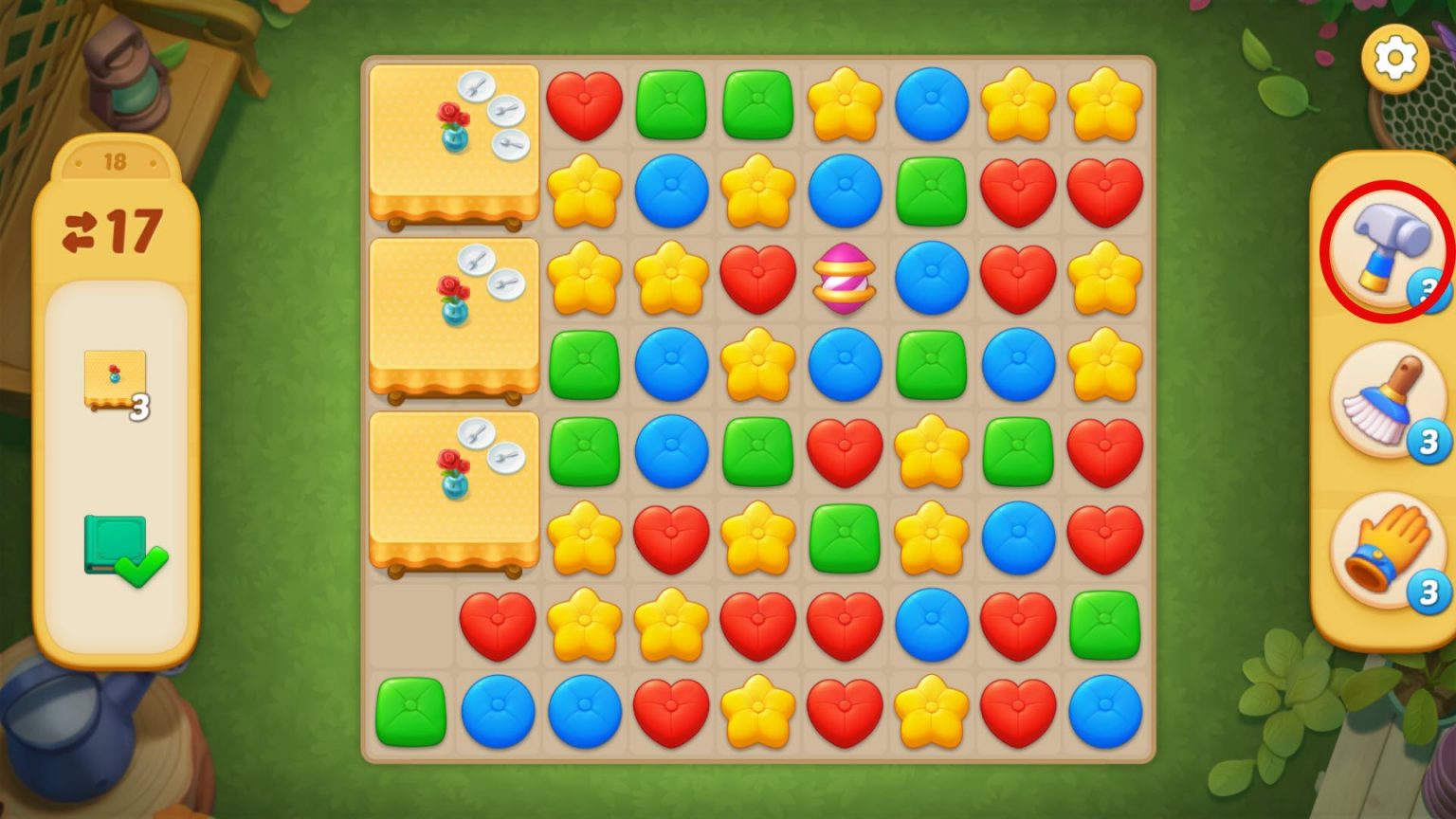Screen dimensions: 1456x819
Task: Click the red heart at top of board
Action: point(584,104)
